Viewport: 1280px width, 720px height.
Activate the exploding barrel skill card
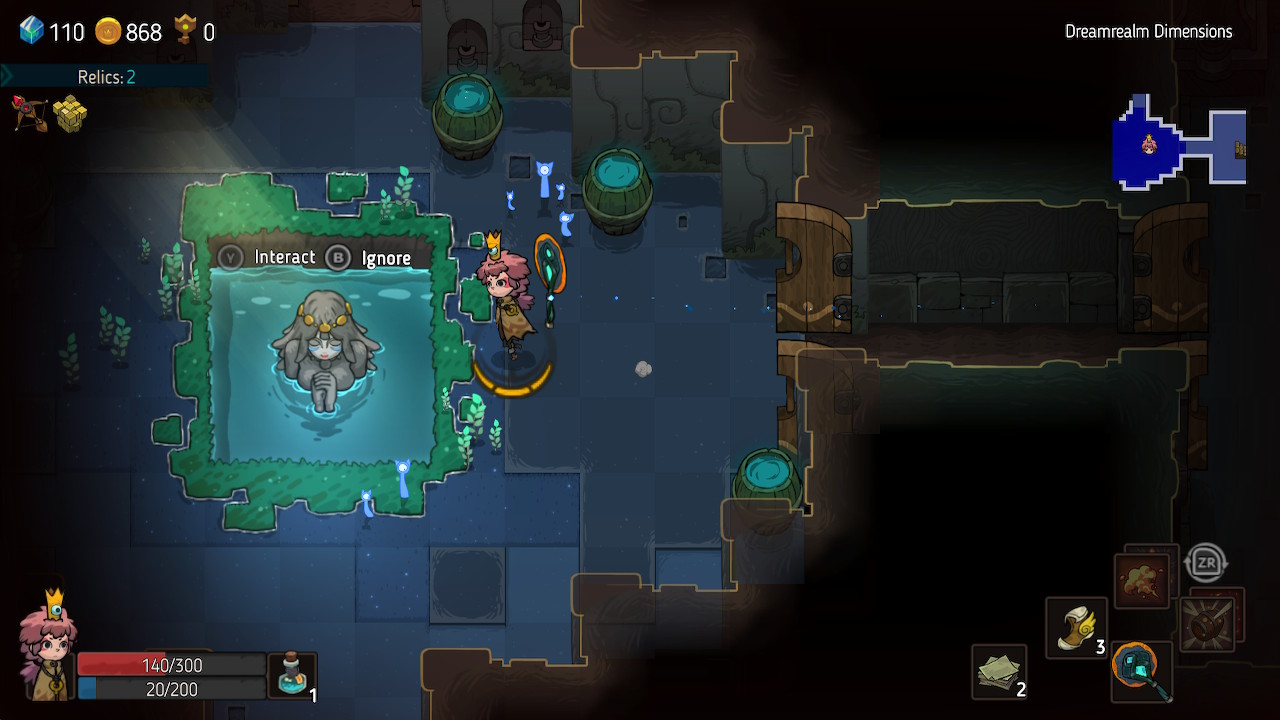[1209, 622]
